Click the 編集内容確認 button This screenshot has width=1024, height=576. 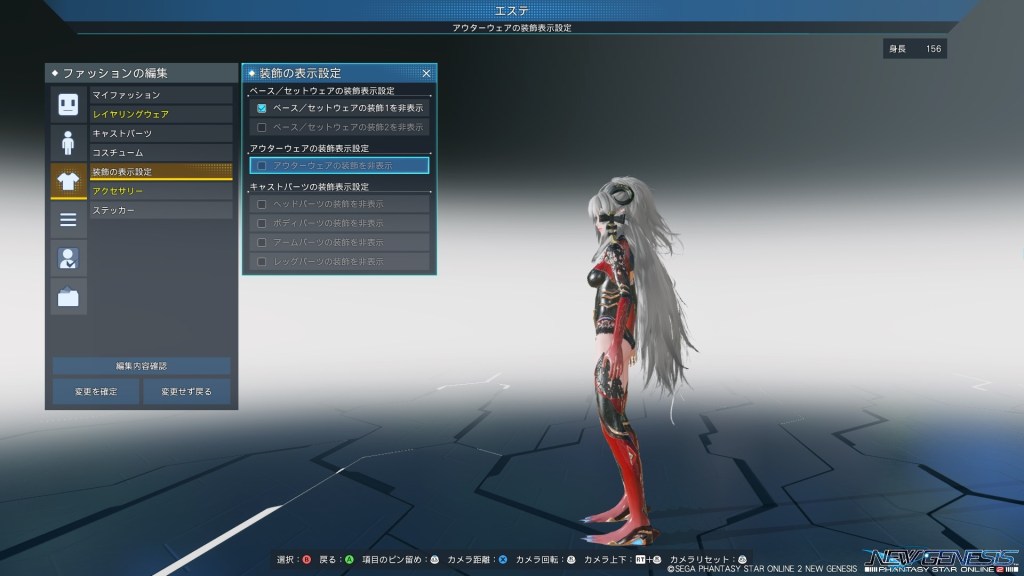tap(141, 366)
